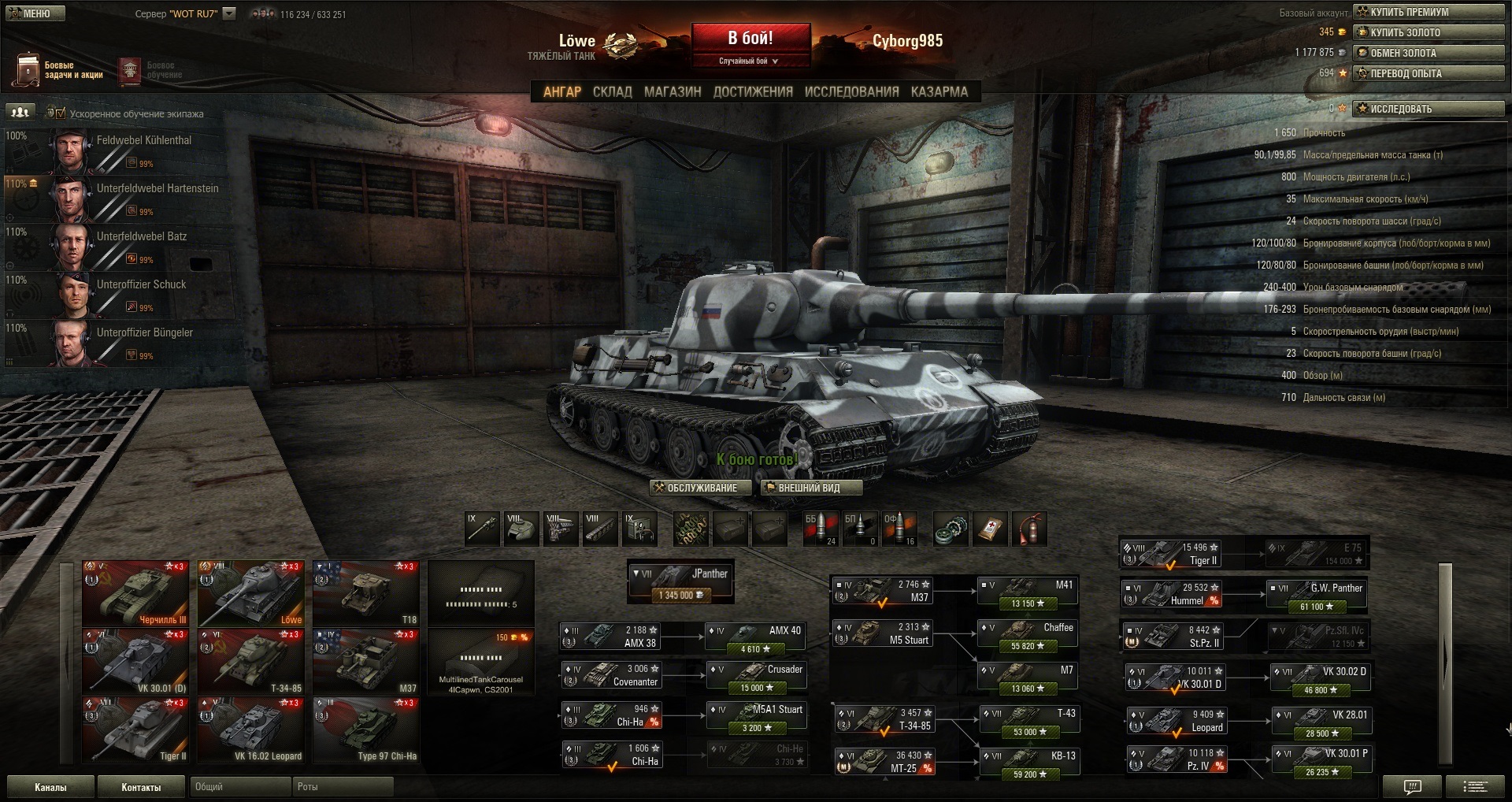Open ОБМЕН ЗОЛОТА exchange

[x=1429, y=53]
